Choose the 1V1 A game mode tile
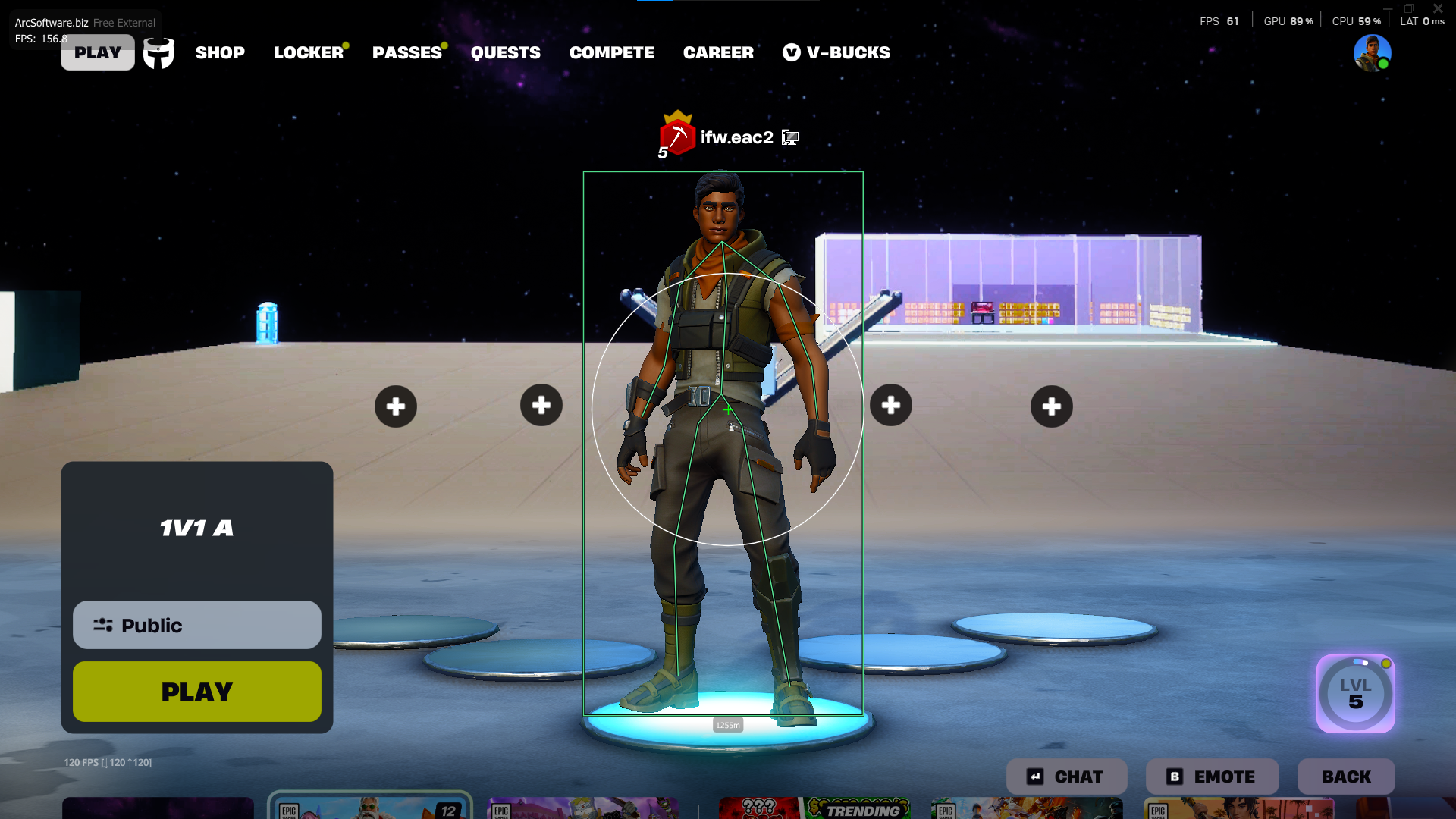 coord(197,528)
